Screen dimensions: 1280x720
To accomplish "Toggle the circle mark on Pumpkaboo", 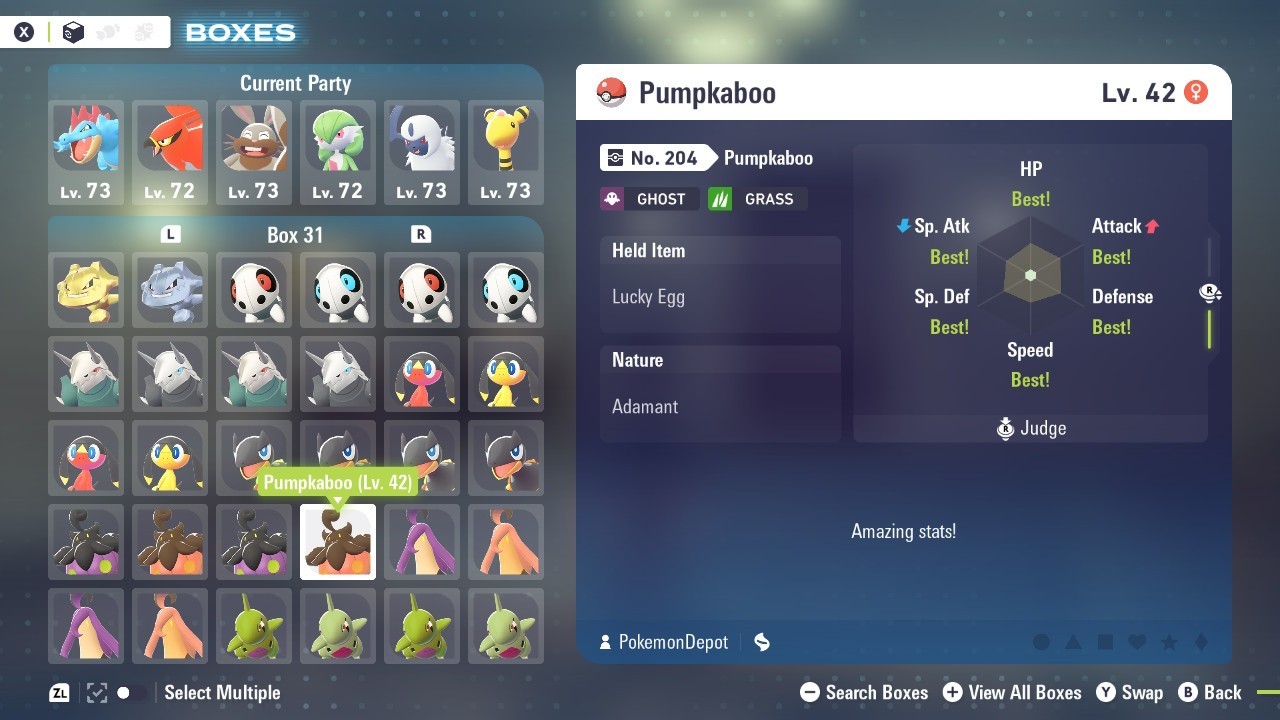I will (x=1041, y=642).
